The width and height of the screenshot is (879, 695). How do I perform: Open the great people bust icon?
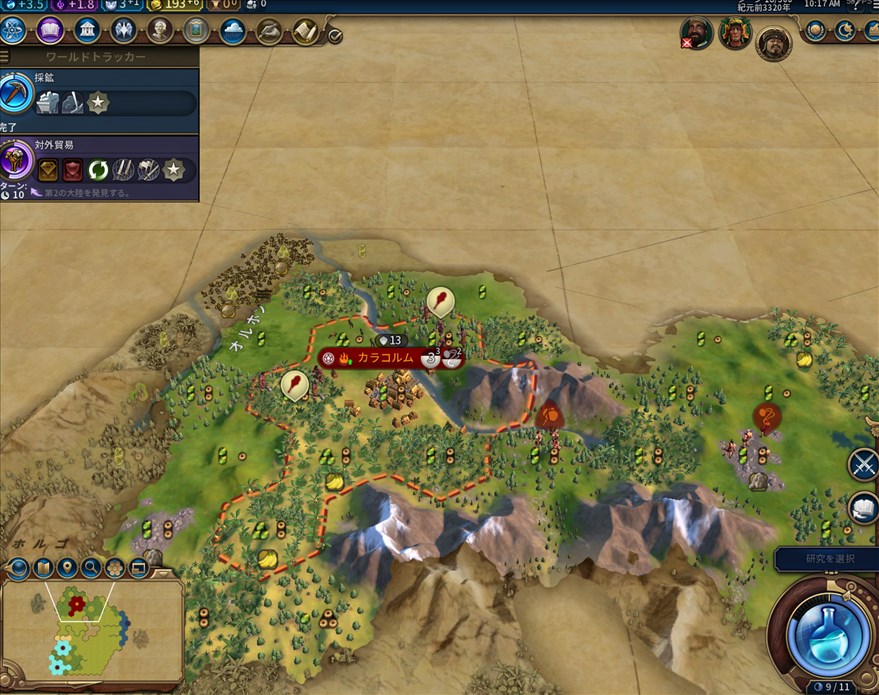[160, 30]
